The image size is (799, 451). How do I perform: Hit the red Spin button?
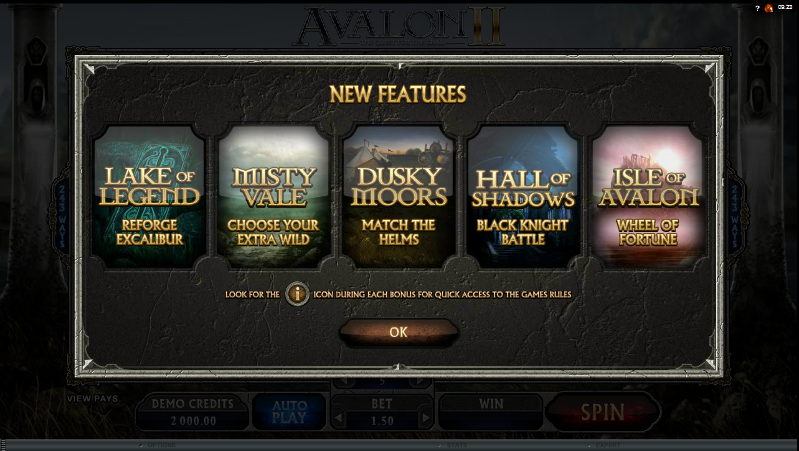click(603, 411)
